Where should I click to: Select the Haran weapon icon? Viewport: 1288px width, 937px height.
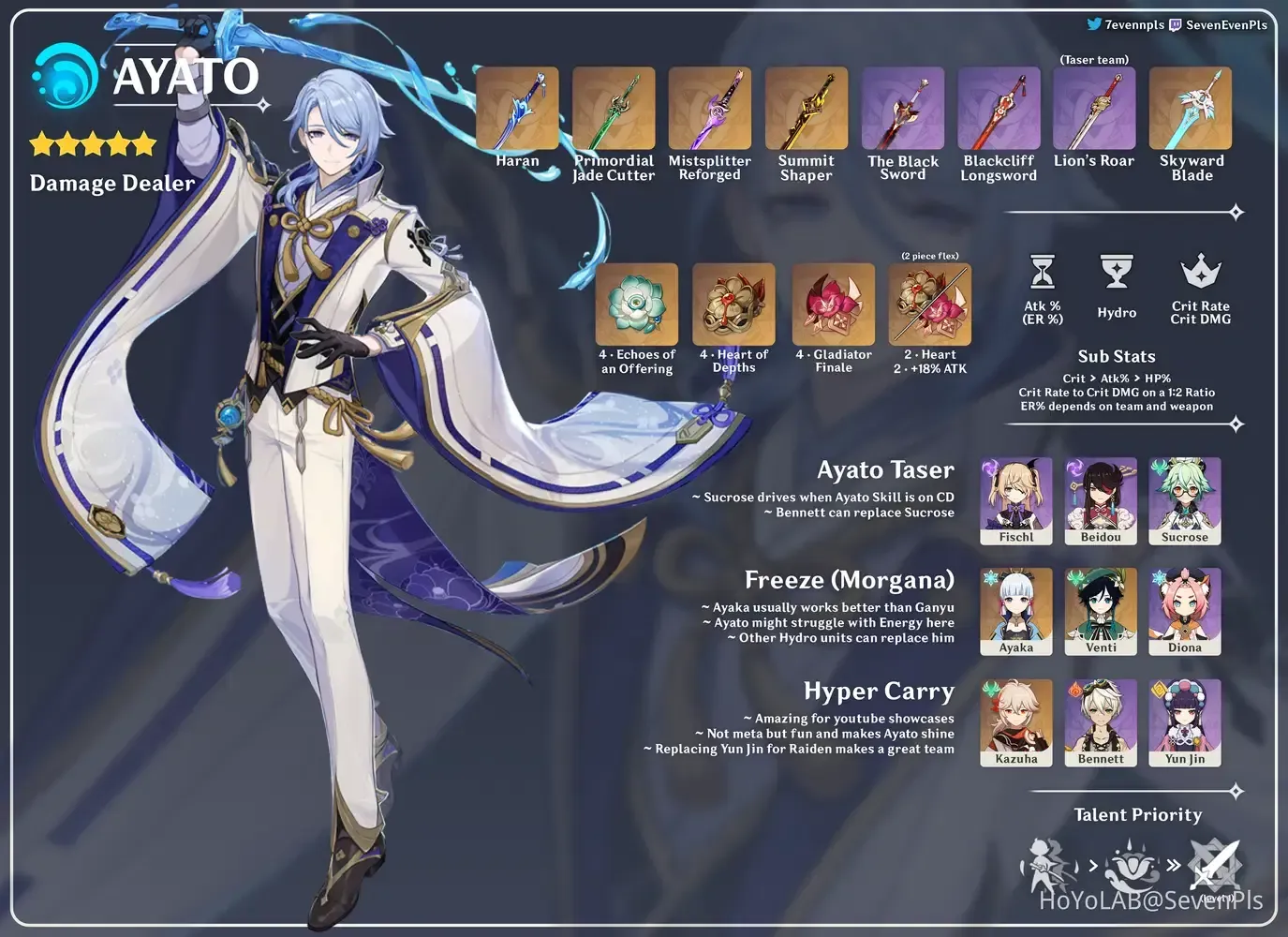point(517,109)
